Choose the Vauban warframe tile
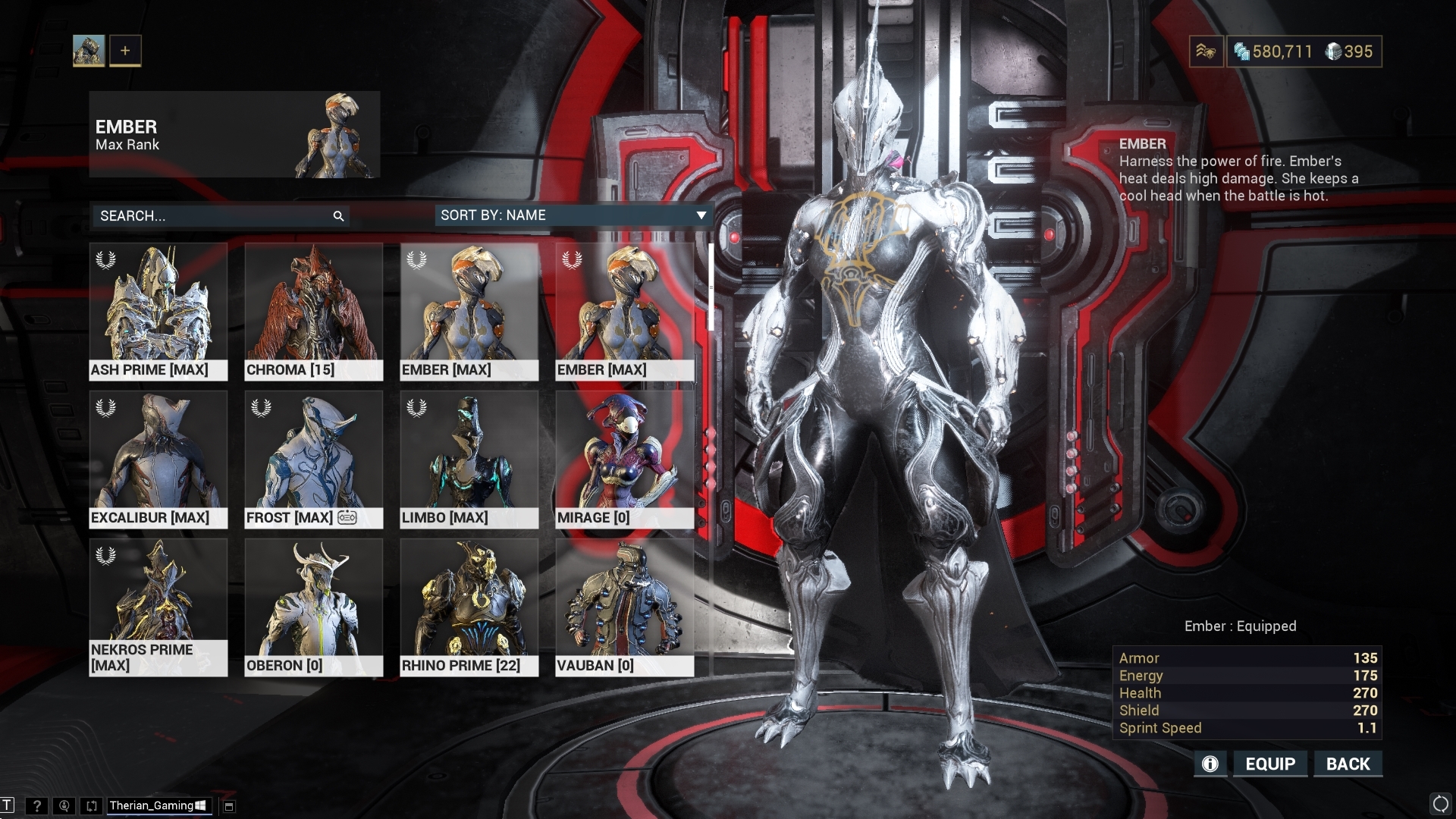The height and width of the screenshot is (819, 1456). coord(625,607)
